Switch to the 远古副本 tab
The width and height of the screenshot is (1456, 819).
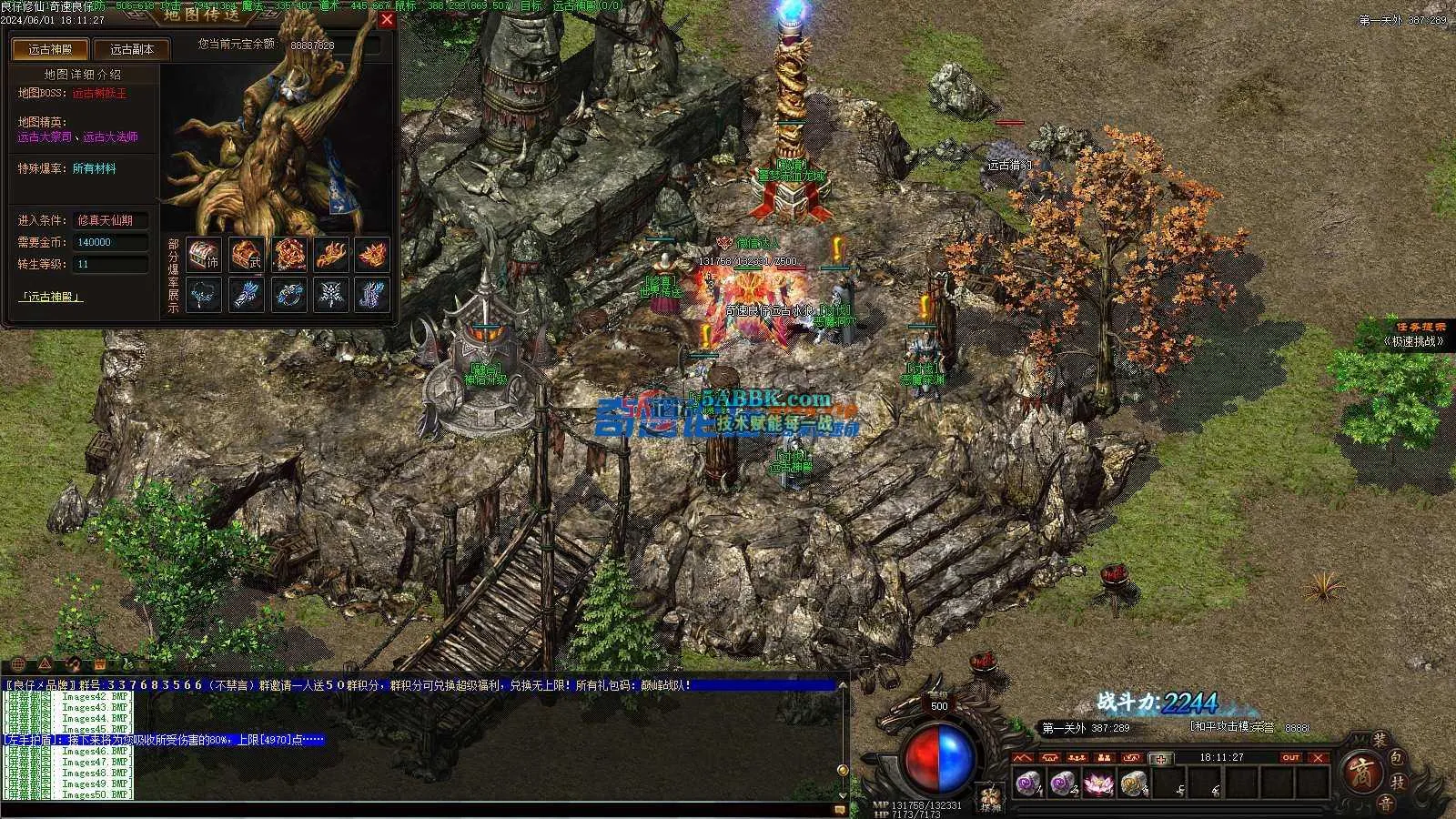tap(132, 50)
